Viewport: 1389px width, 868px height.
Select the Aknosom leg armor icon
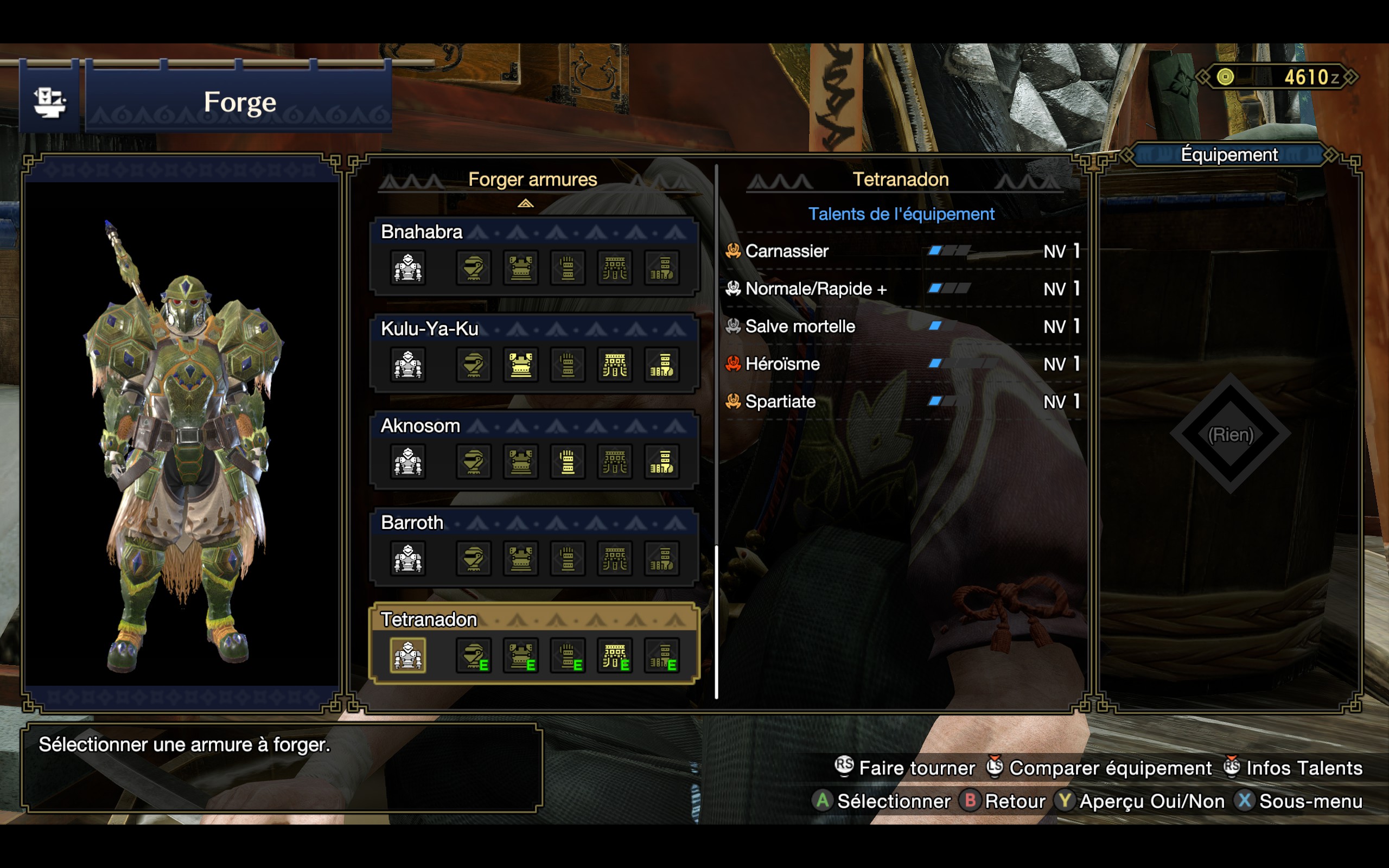[662, 462]
